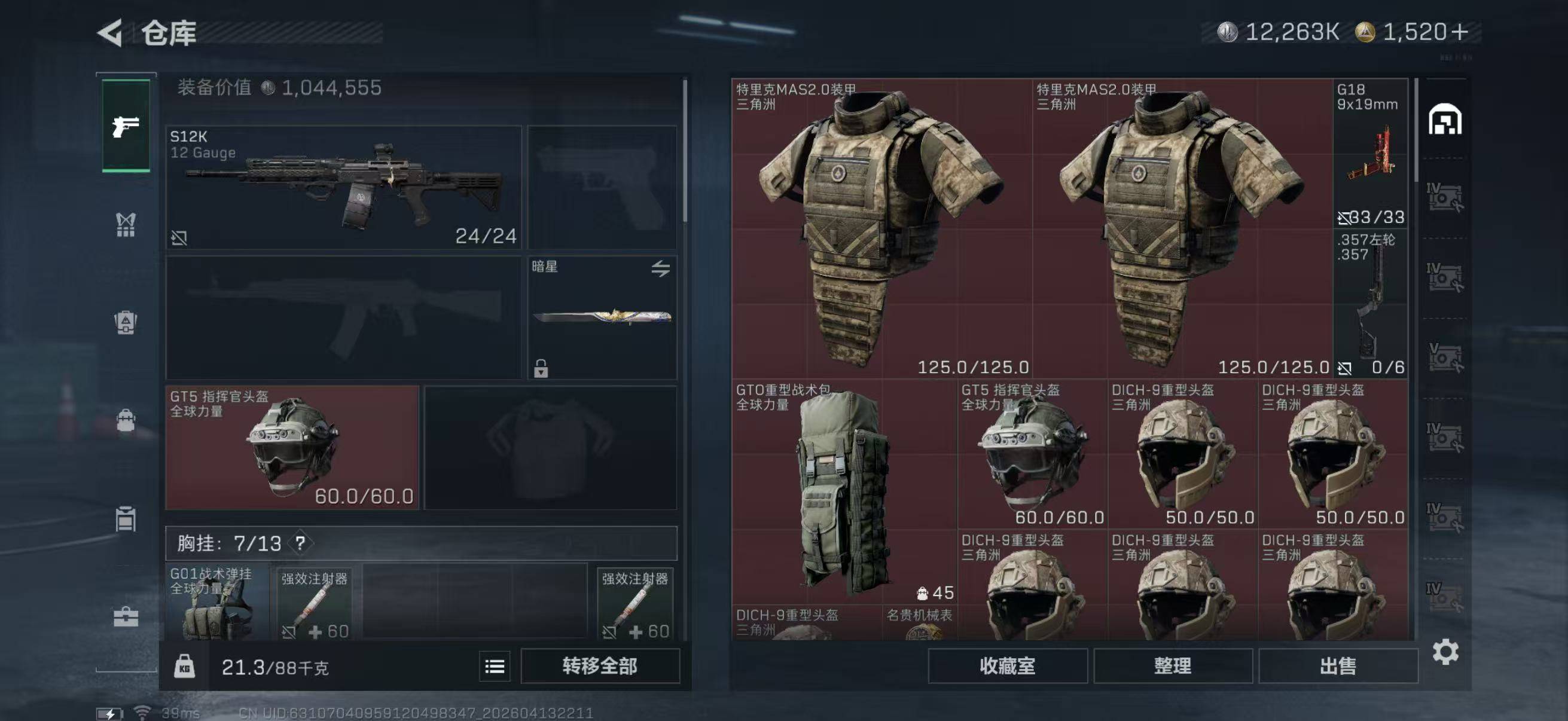Open the list view toggle icon
This screenshot has width=1568, height=721.
click(494, 667)
